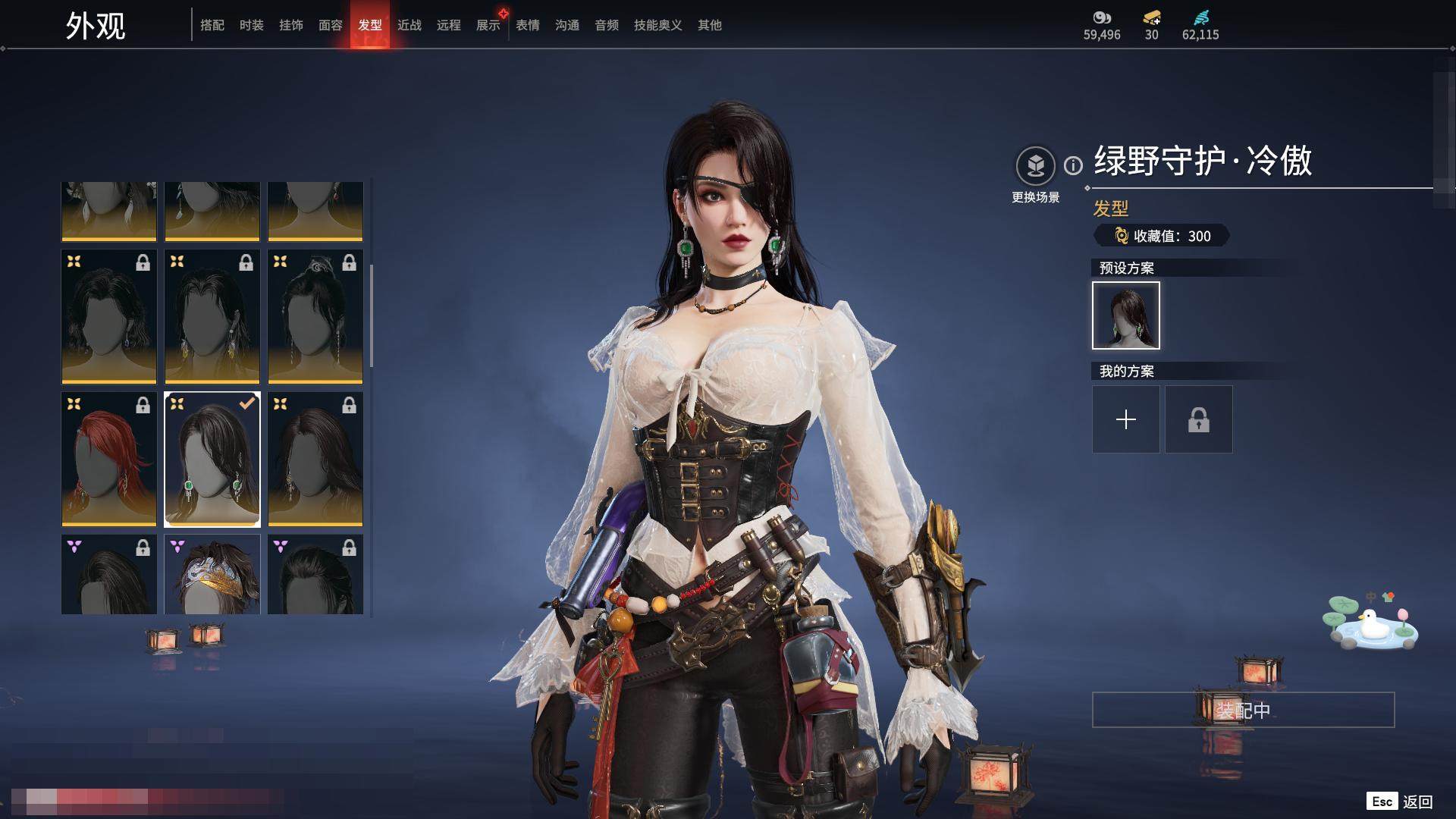Select the preset scheme hair thumbnail
Image resolution: width=1456 pixels, height=819 pixels.
tap(1126, 315)
